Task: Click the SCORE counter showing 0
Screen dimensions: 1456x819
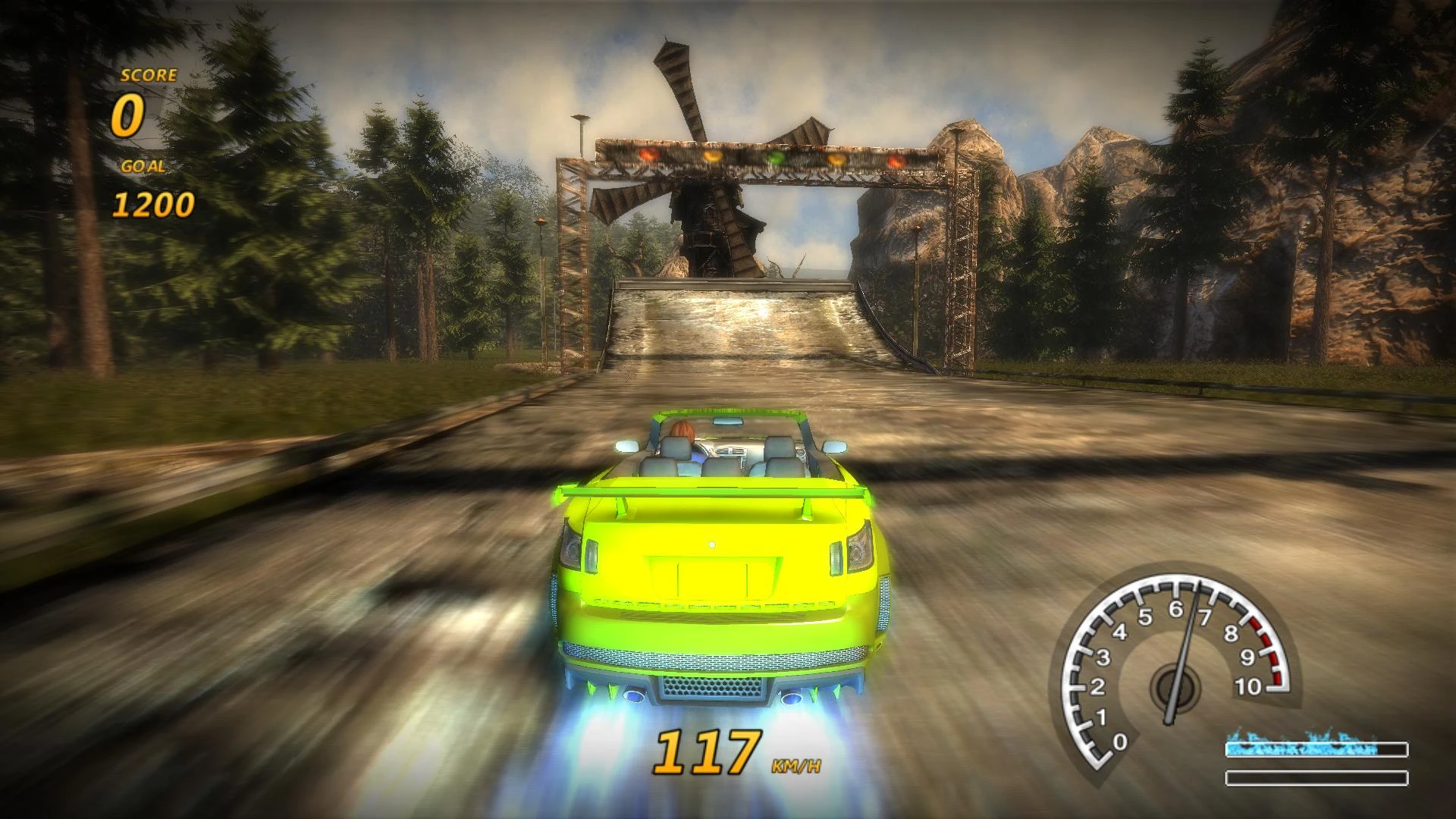Action: pos(129,115)
